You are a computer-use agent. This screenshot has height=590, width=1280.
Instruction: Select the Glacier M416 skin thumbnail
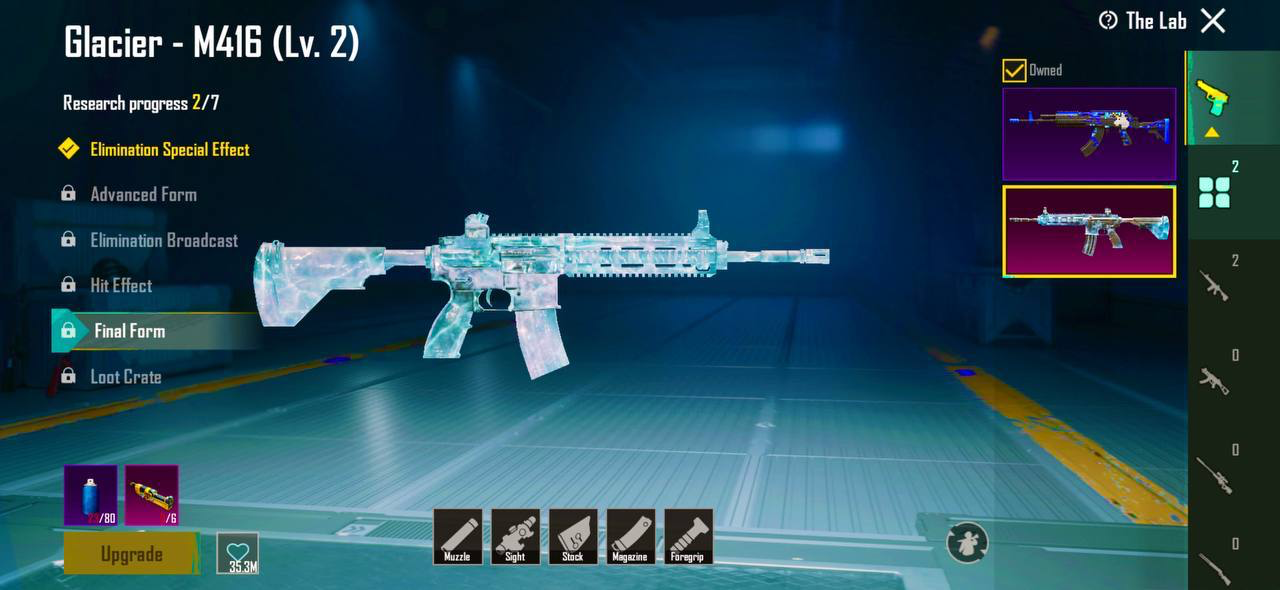coord(1089,231)
